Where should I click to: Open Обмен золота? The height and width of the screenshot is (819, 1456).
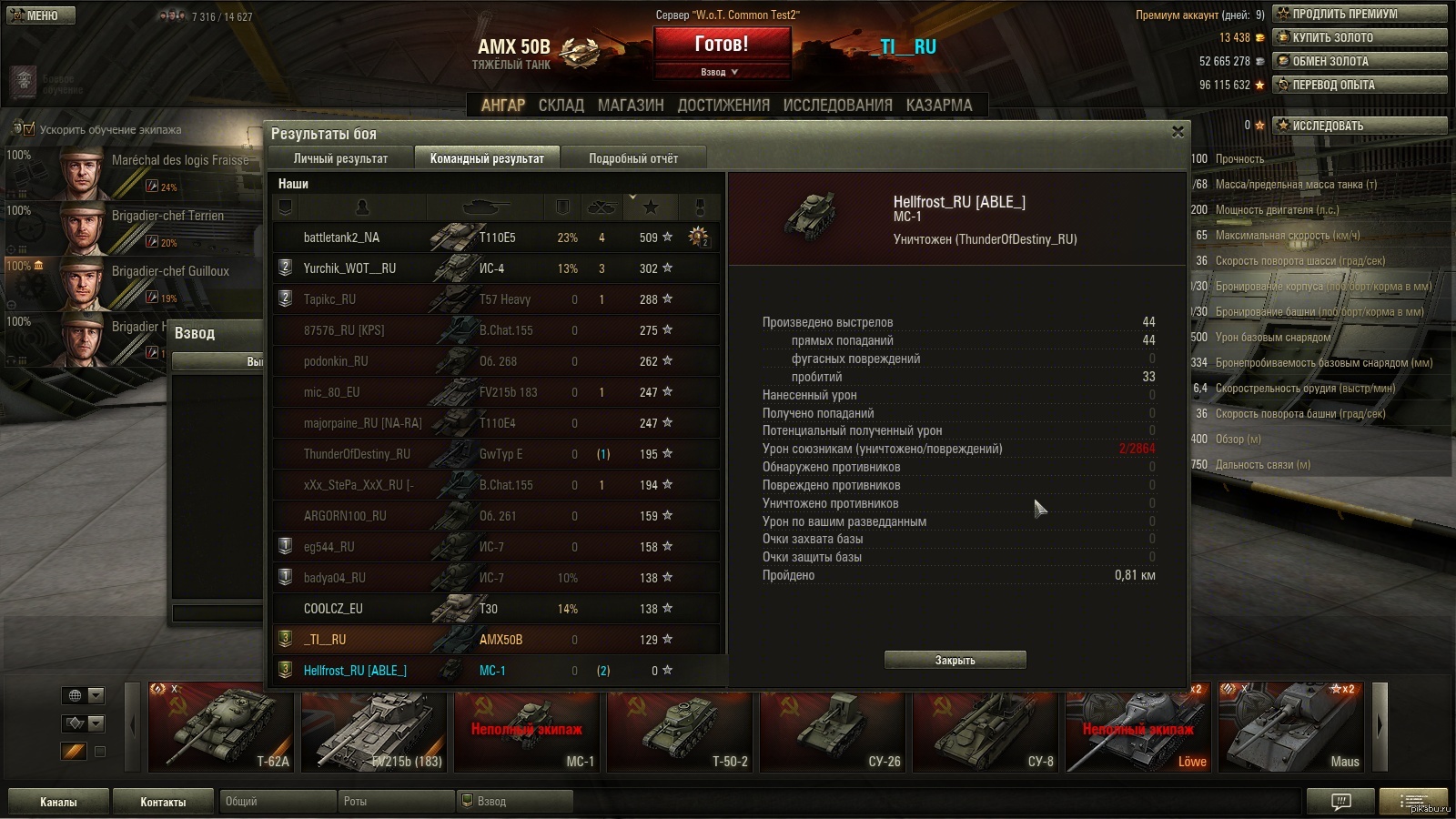pos(1360,61)
